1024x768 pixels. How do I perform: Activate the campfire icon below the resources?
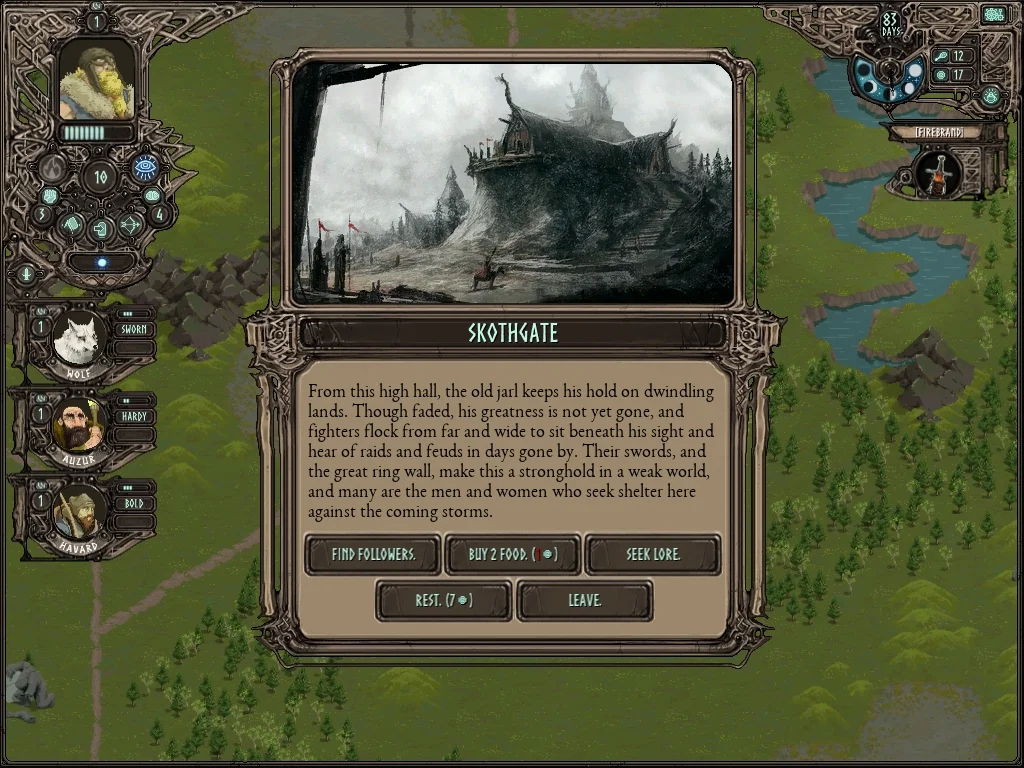990,97
